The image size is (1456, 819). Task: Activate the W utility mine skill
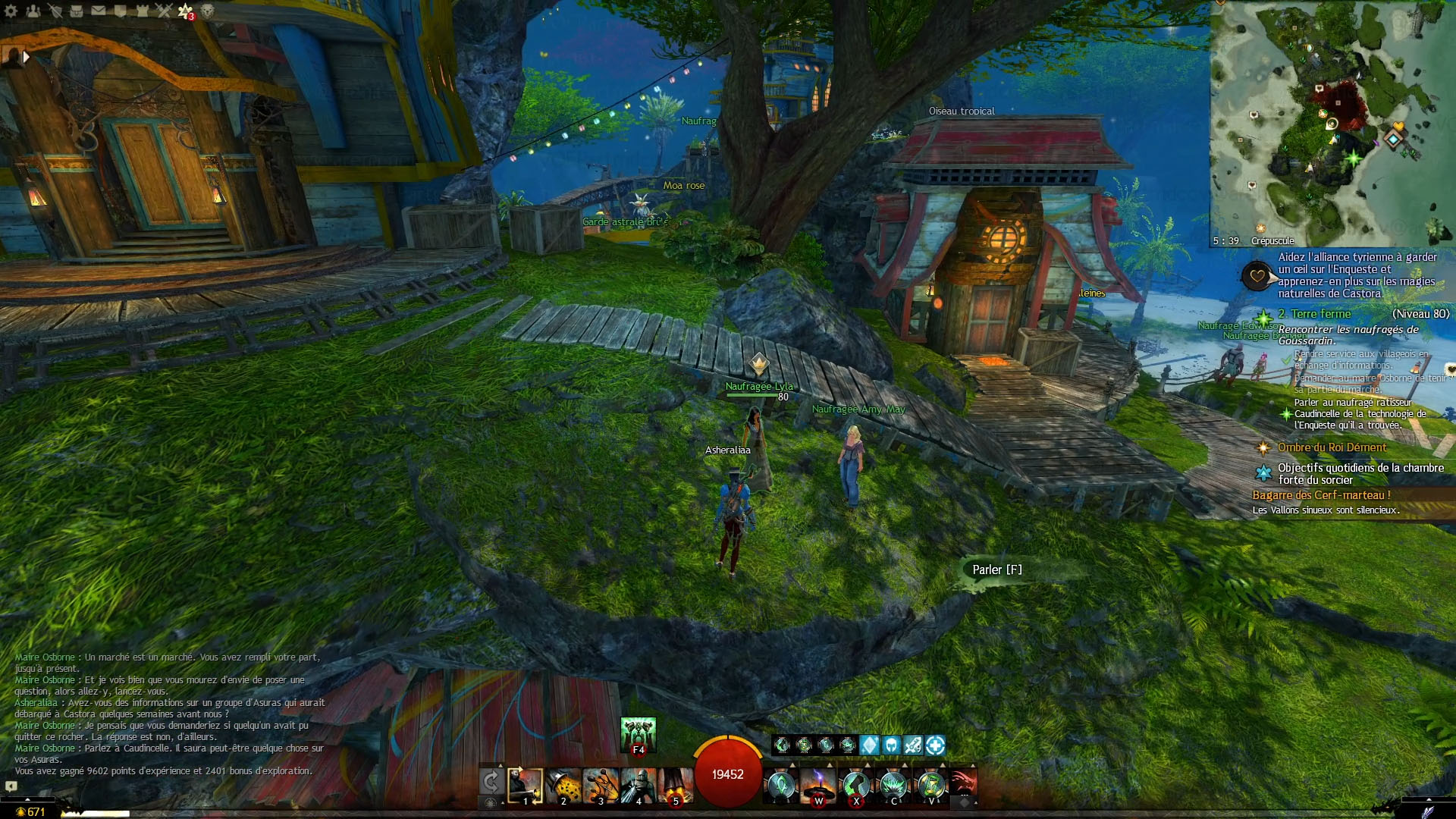(x=818, y=785)
